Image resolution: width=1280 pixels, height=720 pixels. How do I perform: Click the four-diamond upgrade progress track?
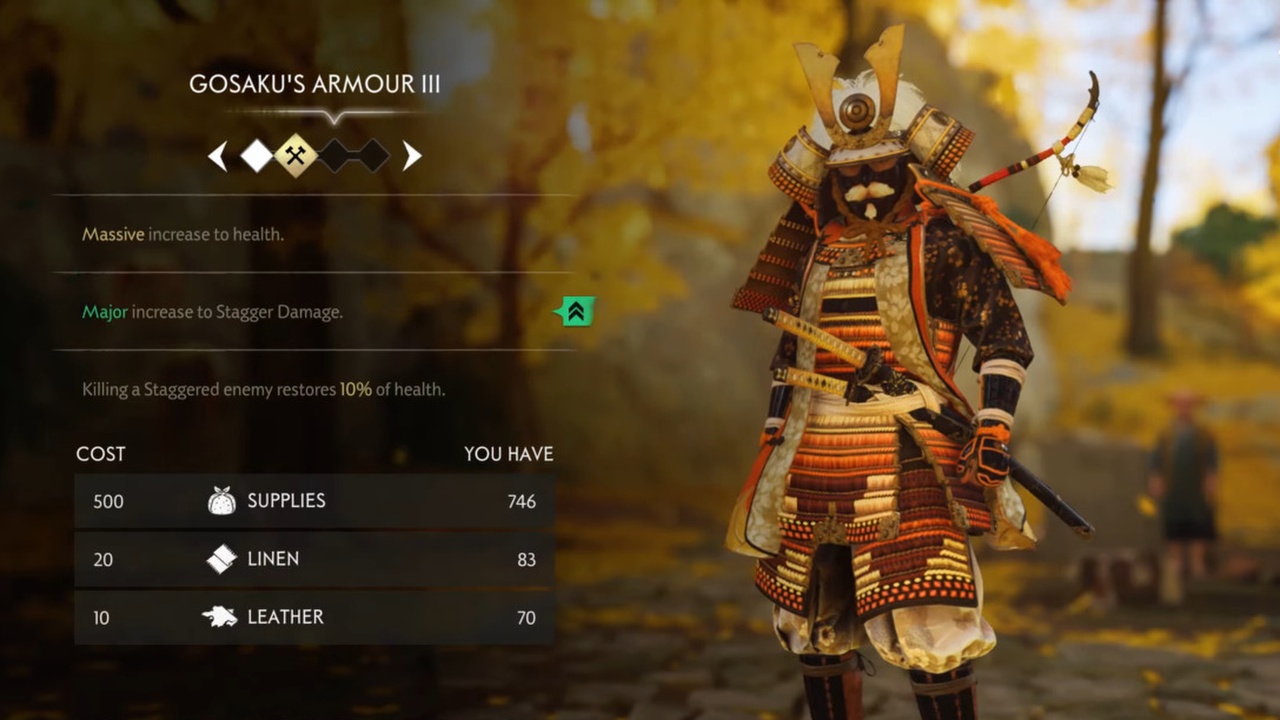coord(313,156)
